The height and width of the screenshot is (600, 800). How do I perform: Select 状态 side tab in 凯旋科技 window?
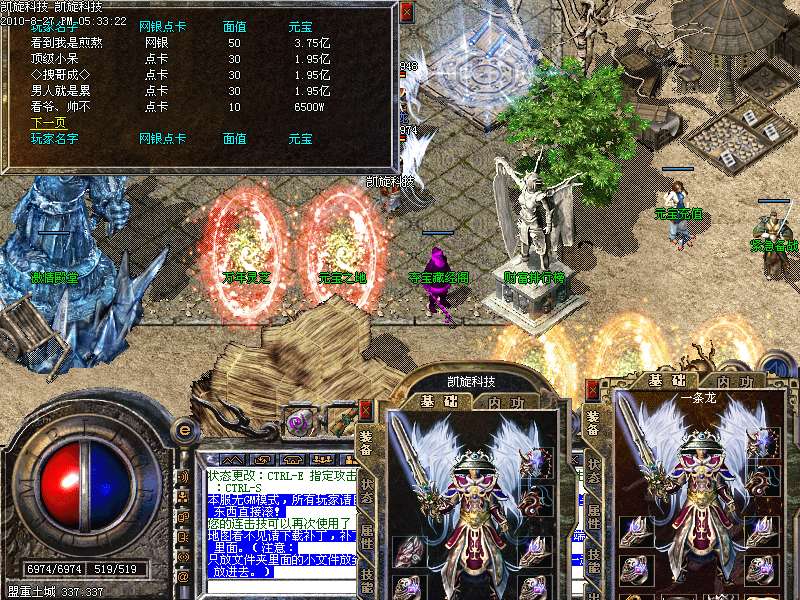[x=367, y=485]
